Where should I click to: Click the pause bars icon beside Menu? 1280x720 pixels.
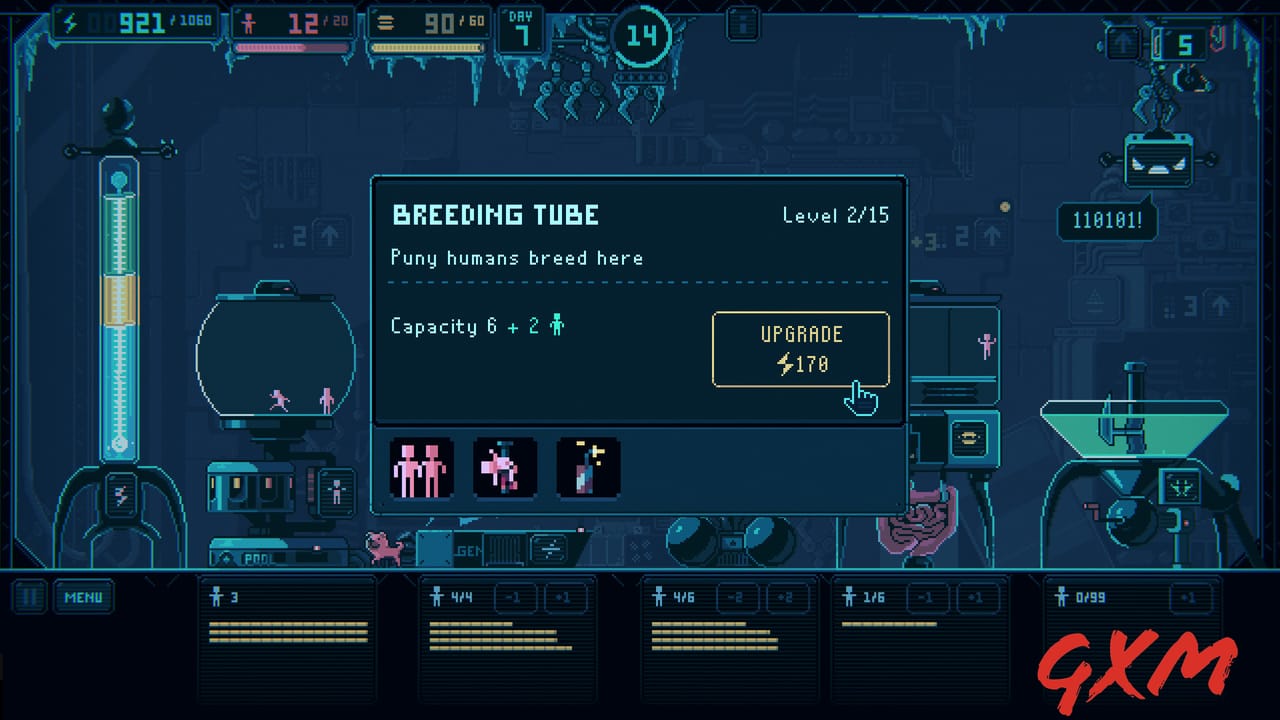coord(29,597)
